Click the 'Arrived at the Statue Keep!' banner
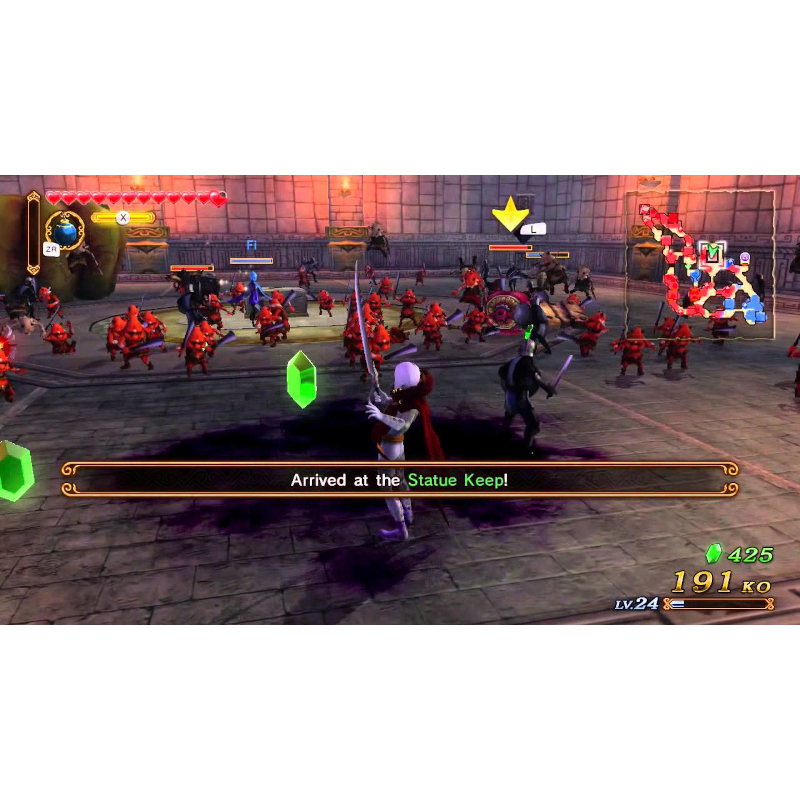 click(x=400, y=480)
